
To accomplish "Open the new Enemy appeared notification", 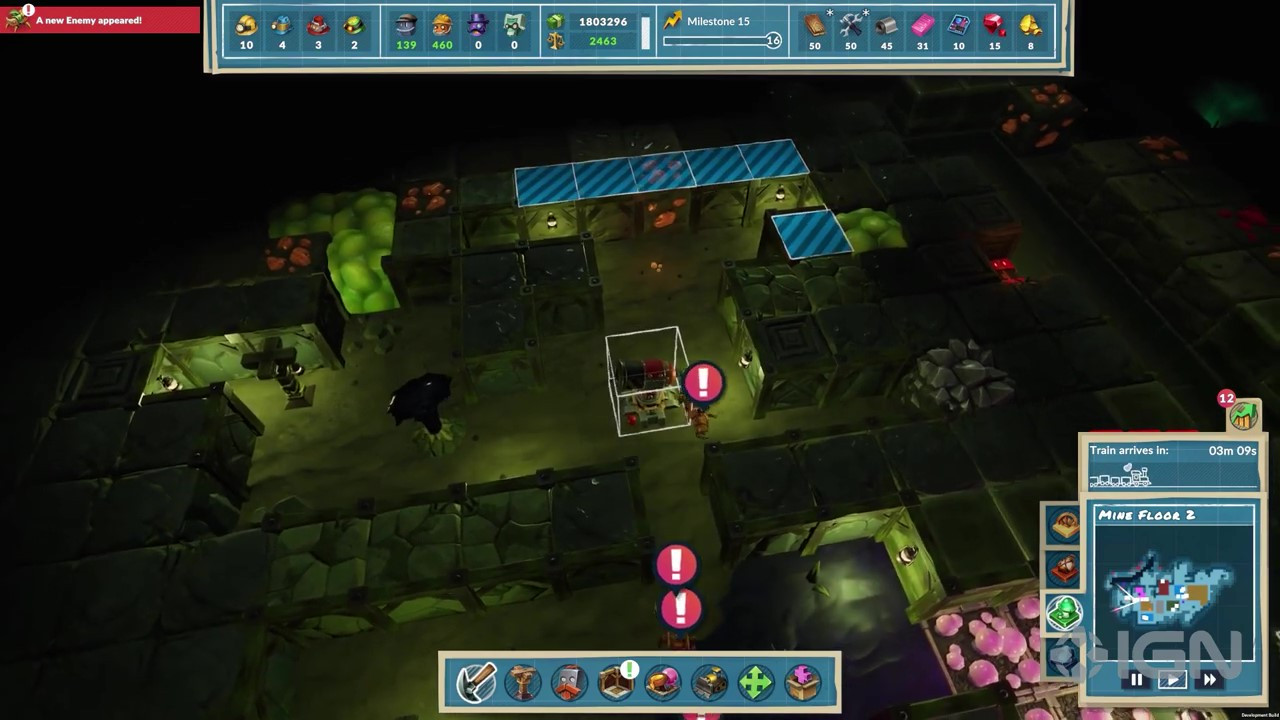I will 100,20.
